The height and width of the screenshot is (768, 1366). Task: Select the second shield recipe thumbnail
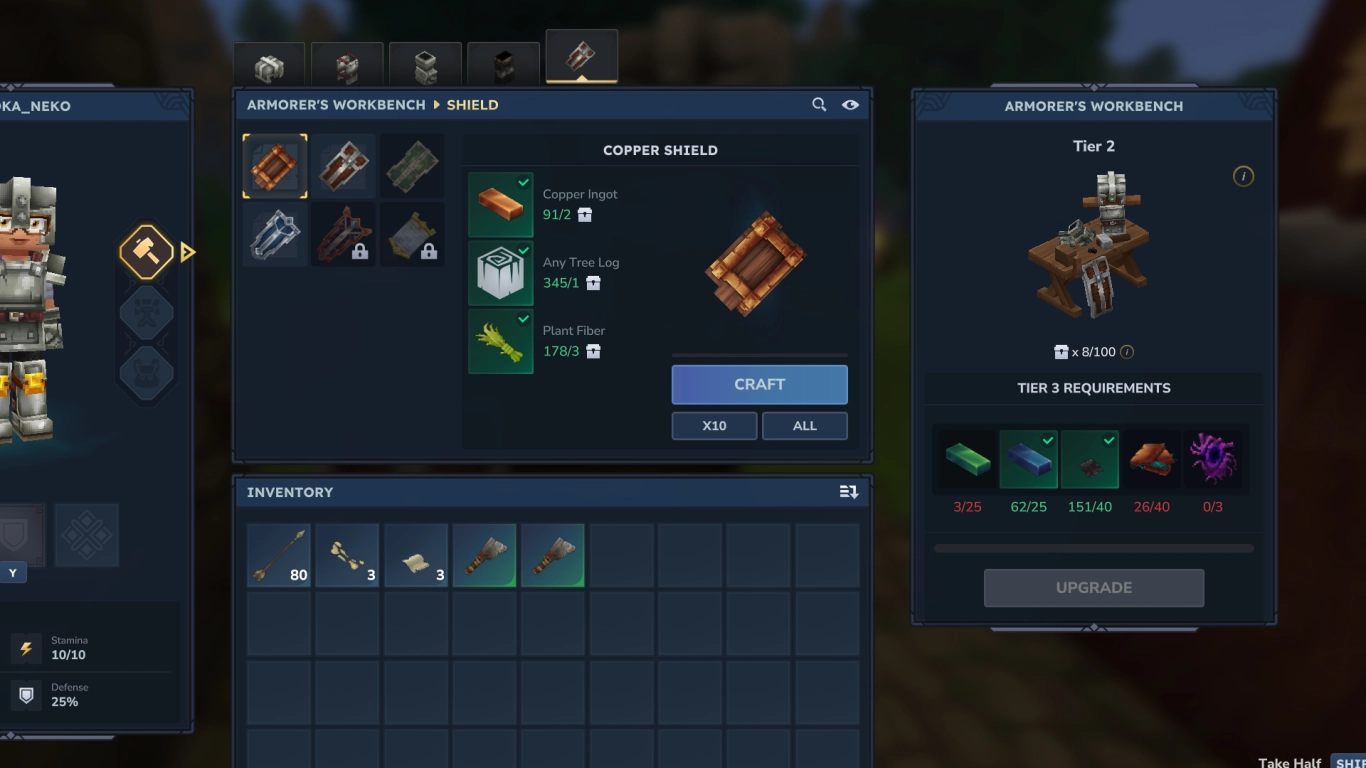click(x=343, y=166)
